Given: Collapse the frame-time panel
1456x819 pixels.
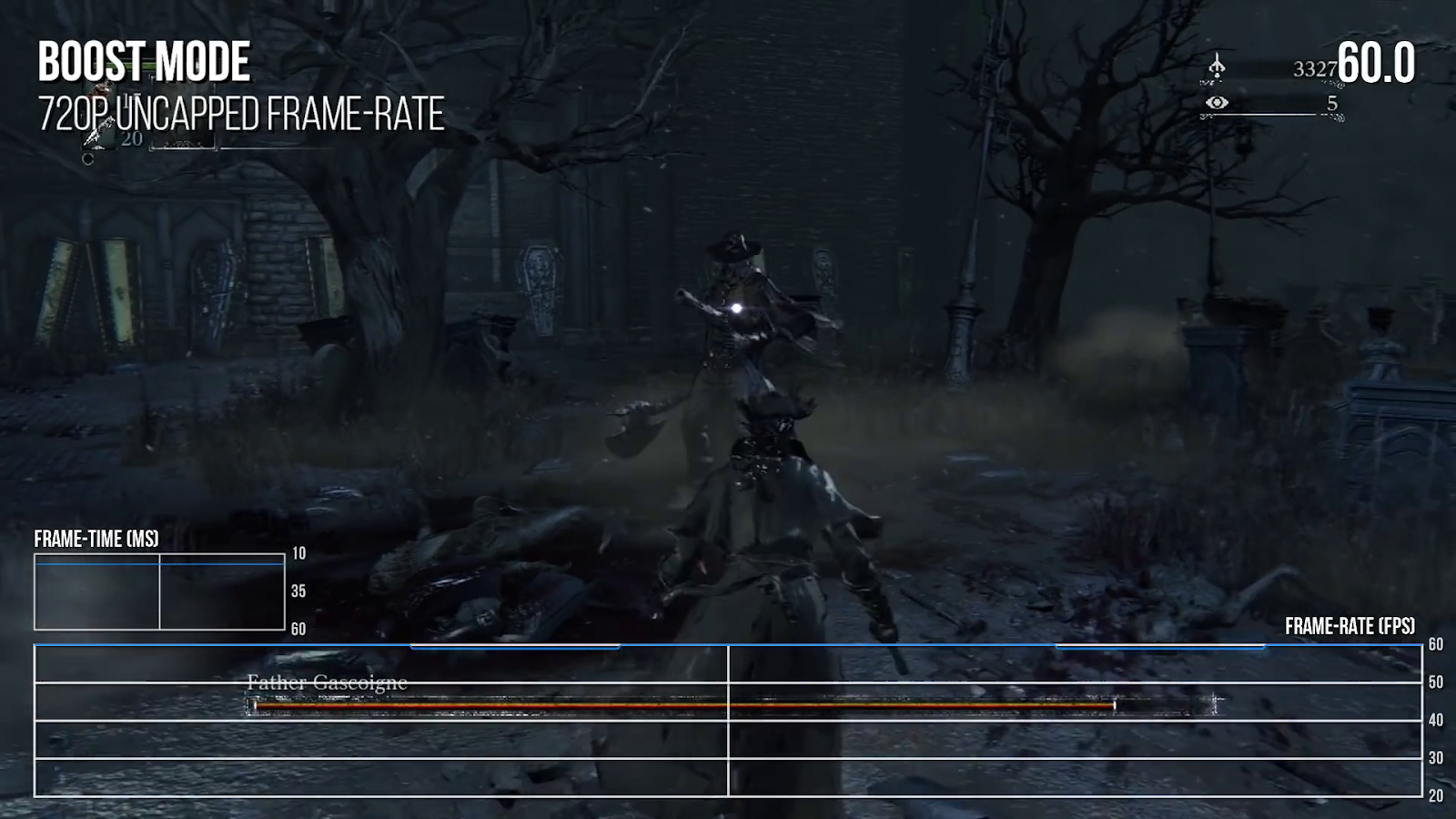Looking at the screenshot, I should coord(157,591).
